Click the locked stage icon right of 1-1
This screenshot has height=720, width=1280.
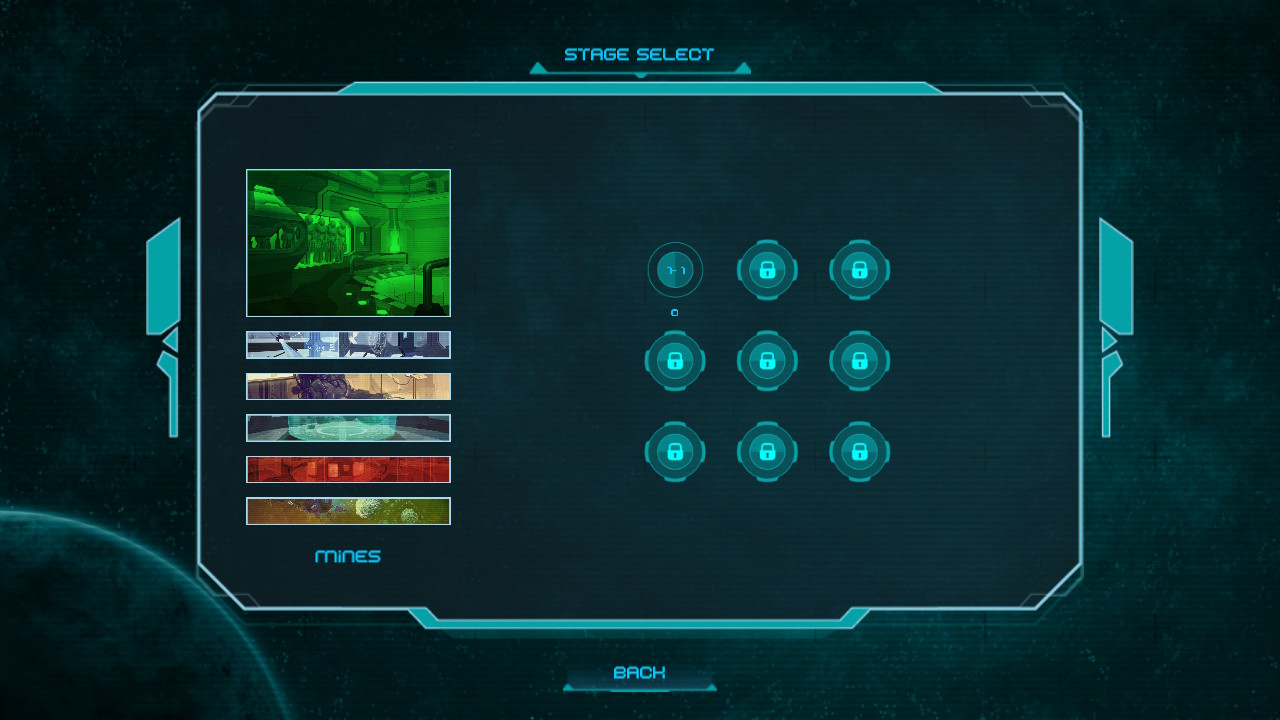[x=767, y=270]
